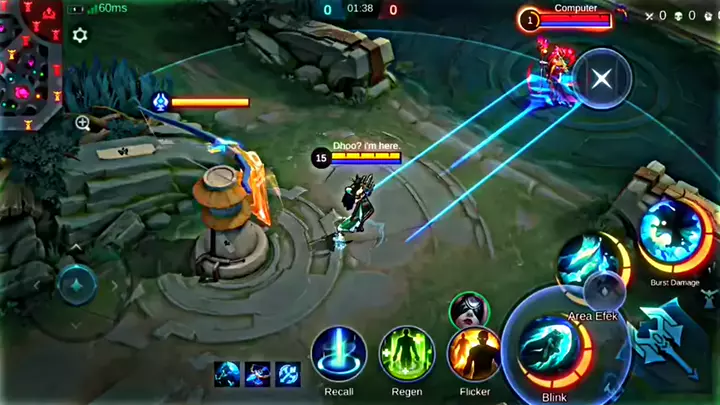Screen dimensions: 720x405
Task: Activate the Flicker battle spell
Action: tap(474, 354)
